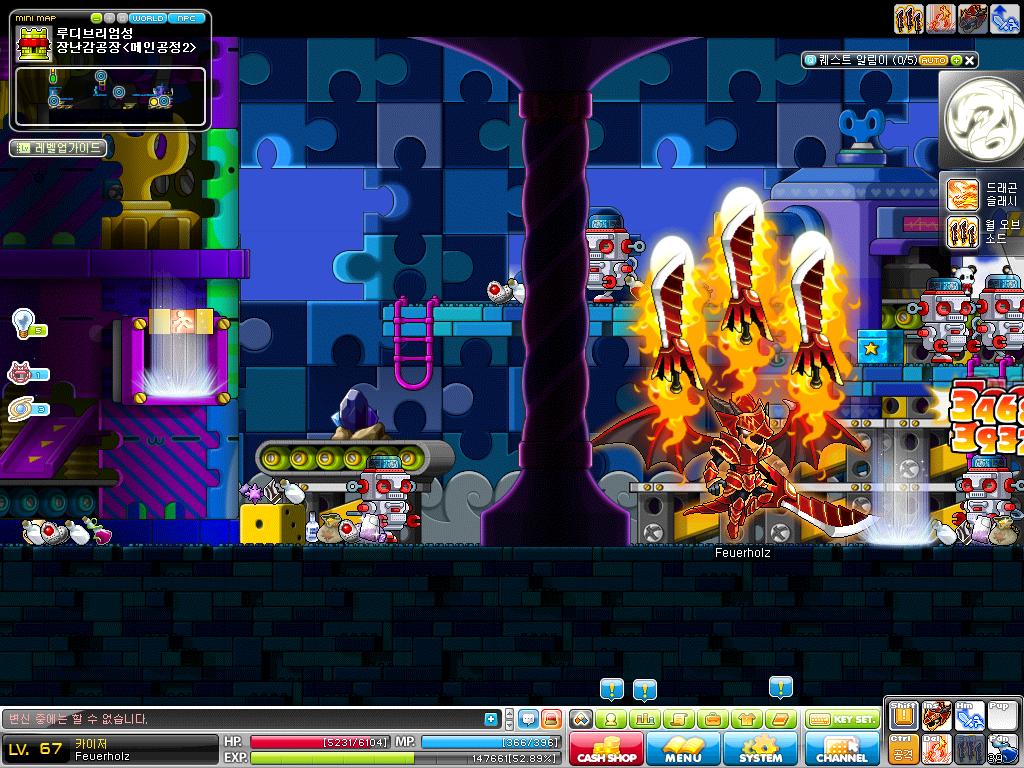Select the 윌 오브 소드 skill icon

(962, 232)
